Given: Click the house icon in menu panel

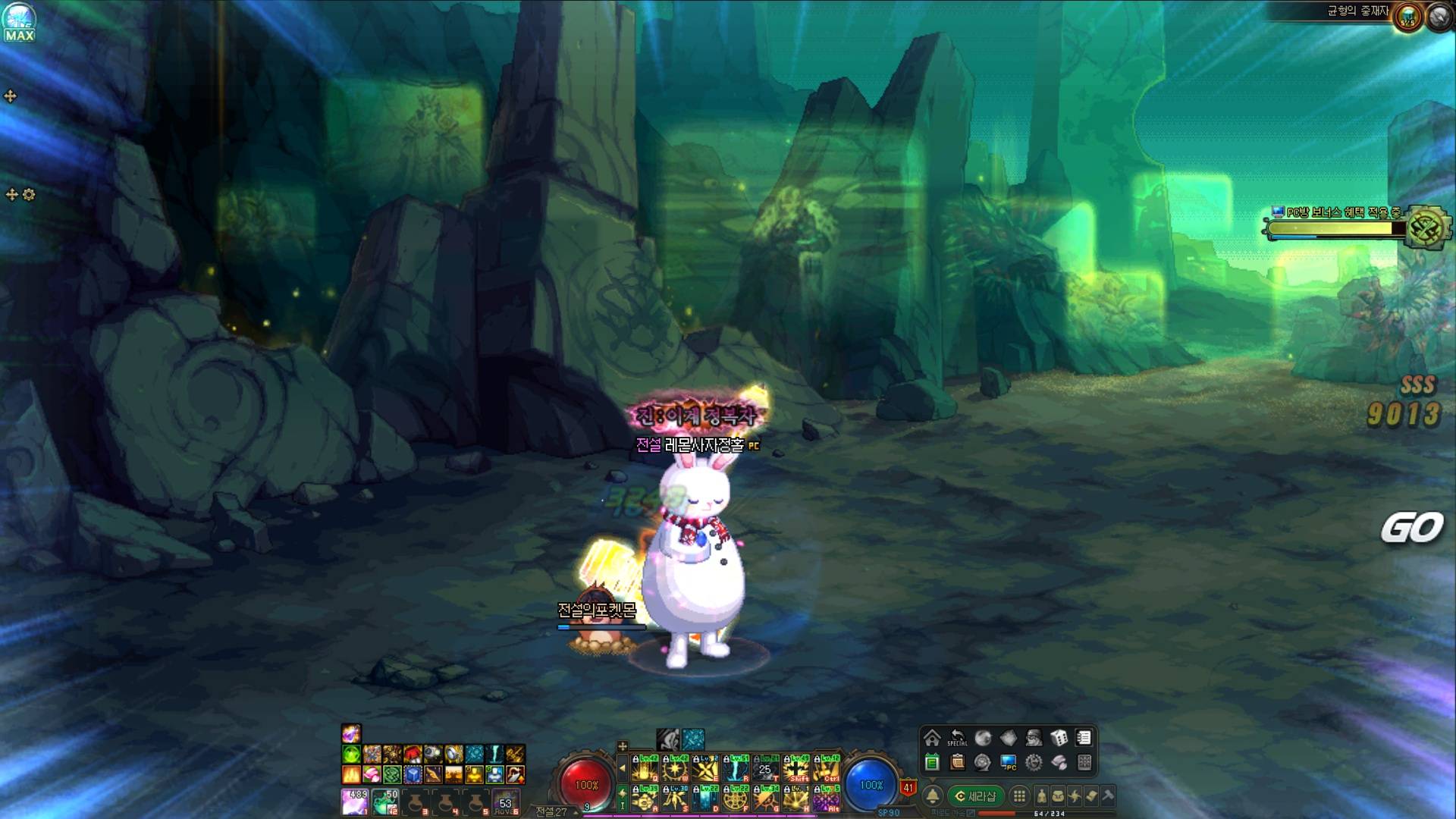Looking at the screenshot, I should tap(932, 738).
